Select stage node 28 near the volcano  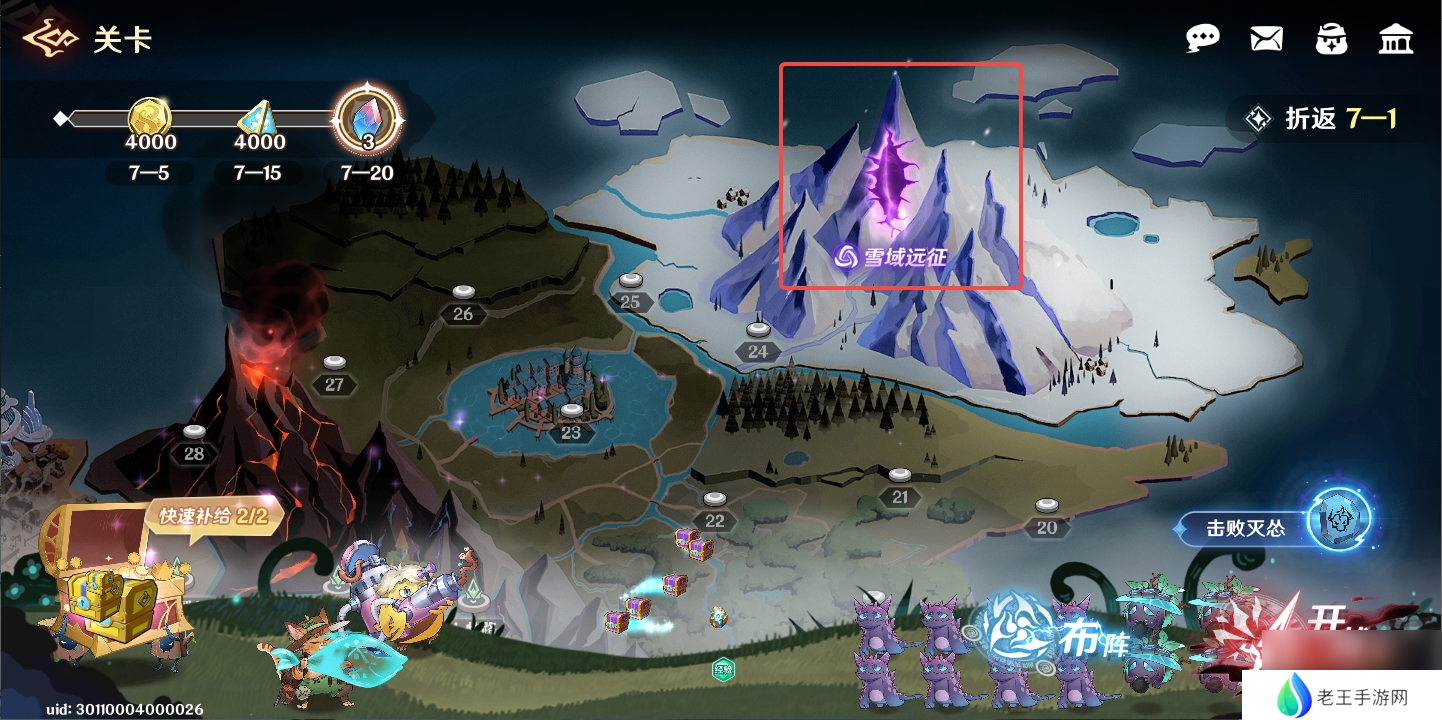[194, 445]
